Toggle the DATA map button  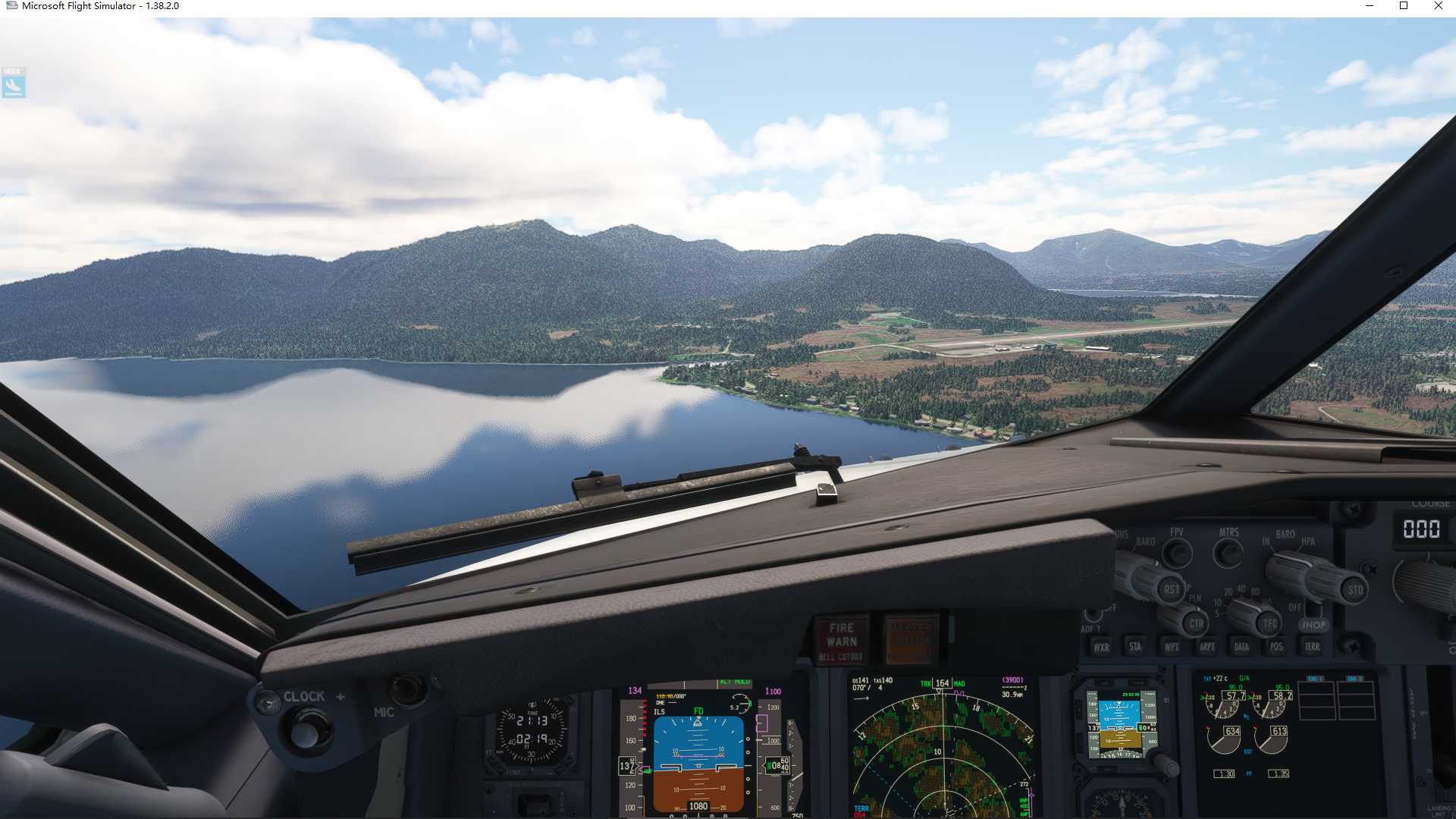(1241, 647)
